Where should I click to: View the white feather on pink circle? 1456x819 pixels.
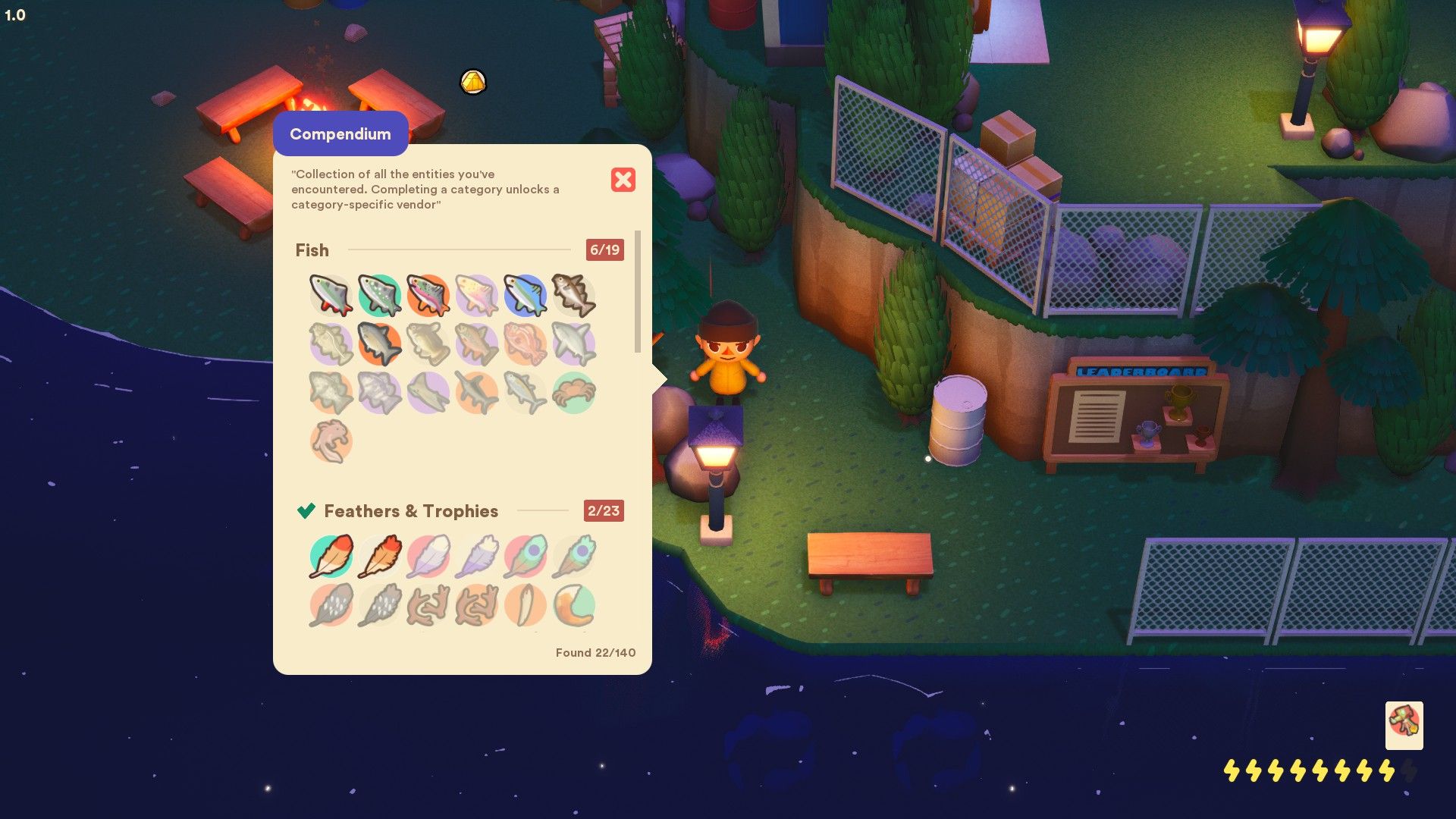tap(428, 556)
